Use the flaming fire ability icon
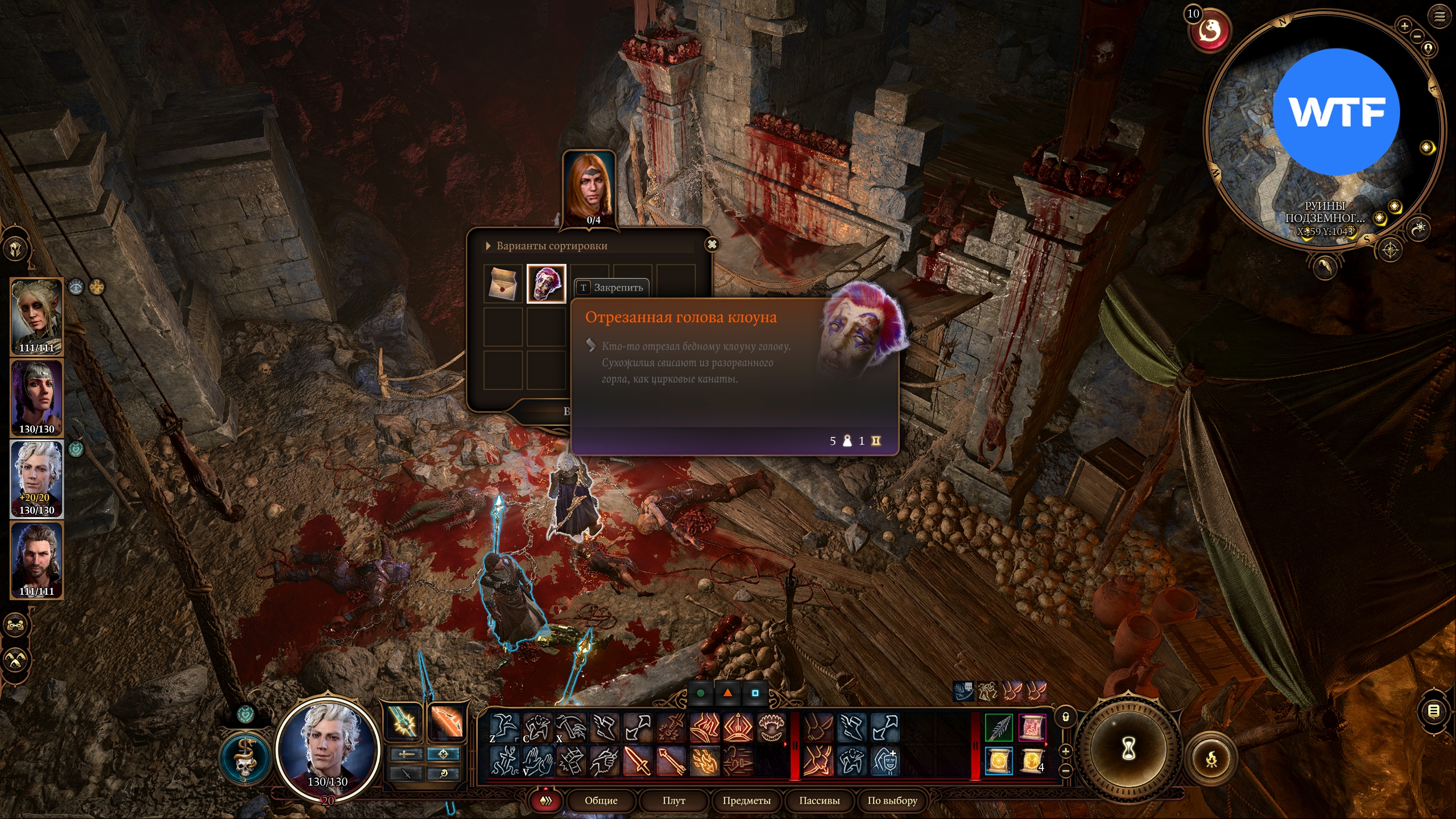 (705, 760)
